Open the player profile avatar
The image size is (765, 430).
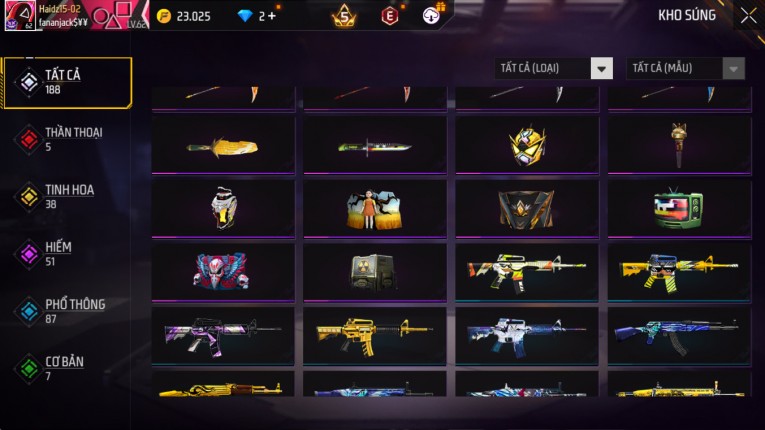(x=20, y=15)
